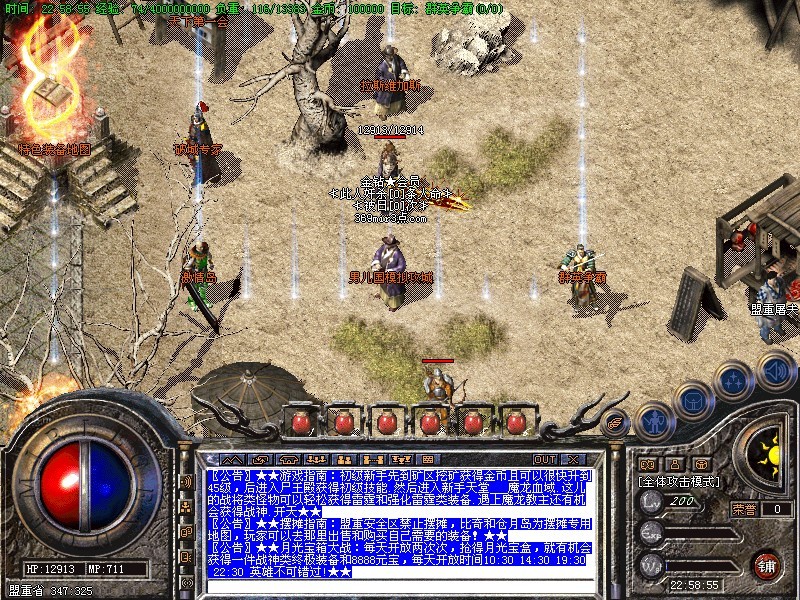Click the chat text input field

pos(400,586)
